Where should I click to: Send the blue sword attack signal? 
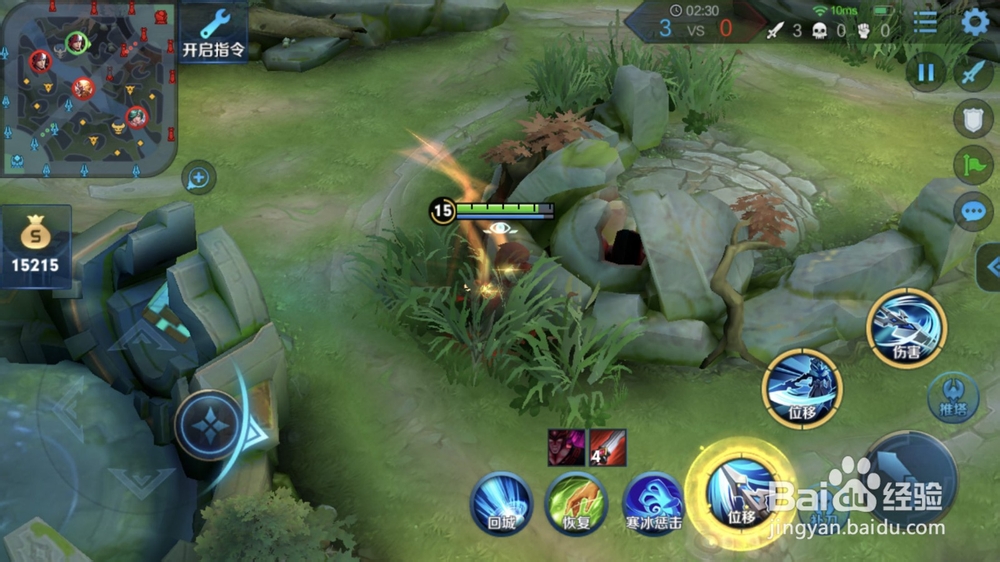coord(973,72)
